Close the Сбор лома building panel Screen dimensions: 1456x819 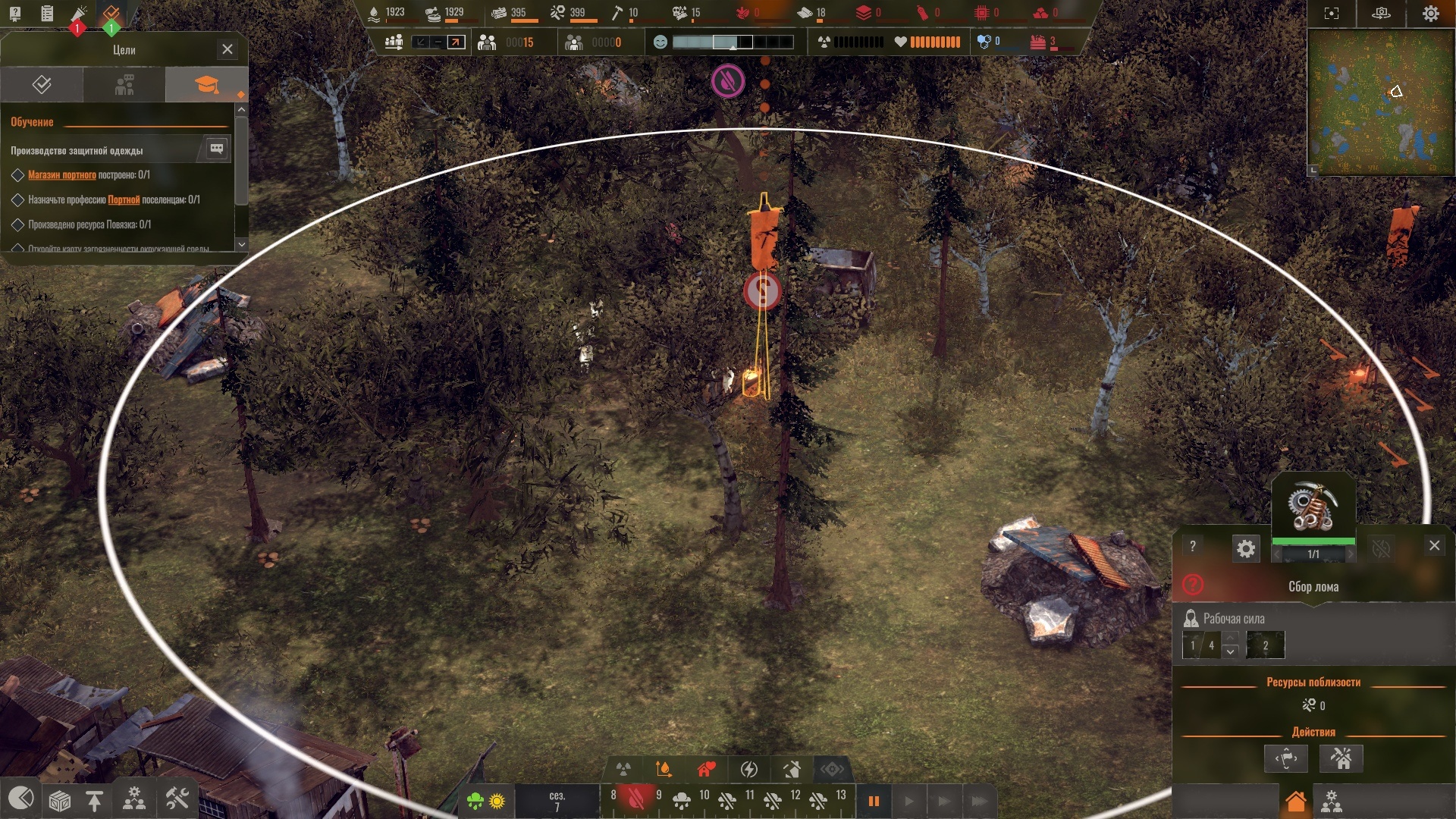click(1434, 545)
